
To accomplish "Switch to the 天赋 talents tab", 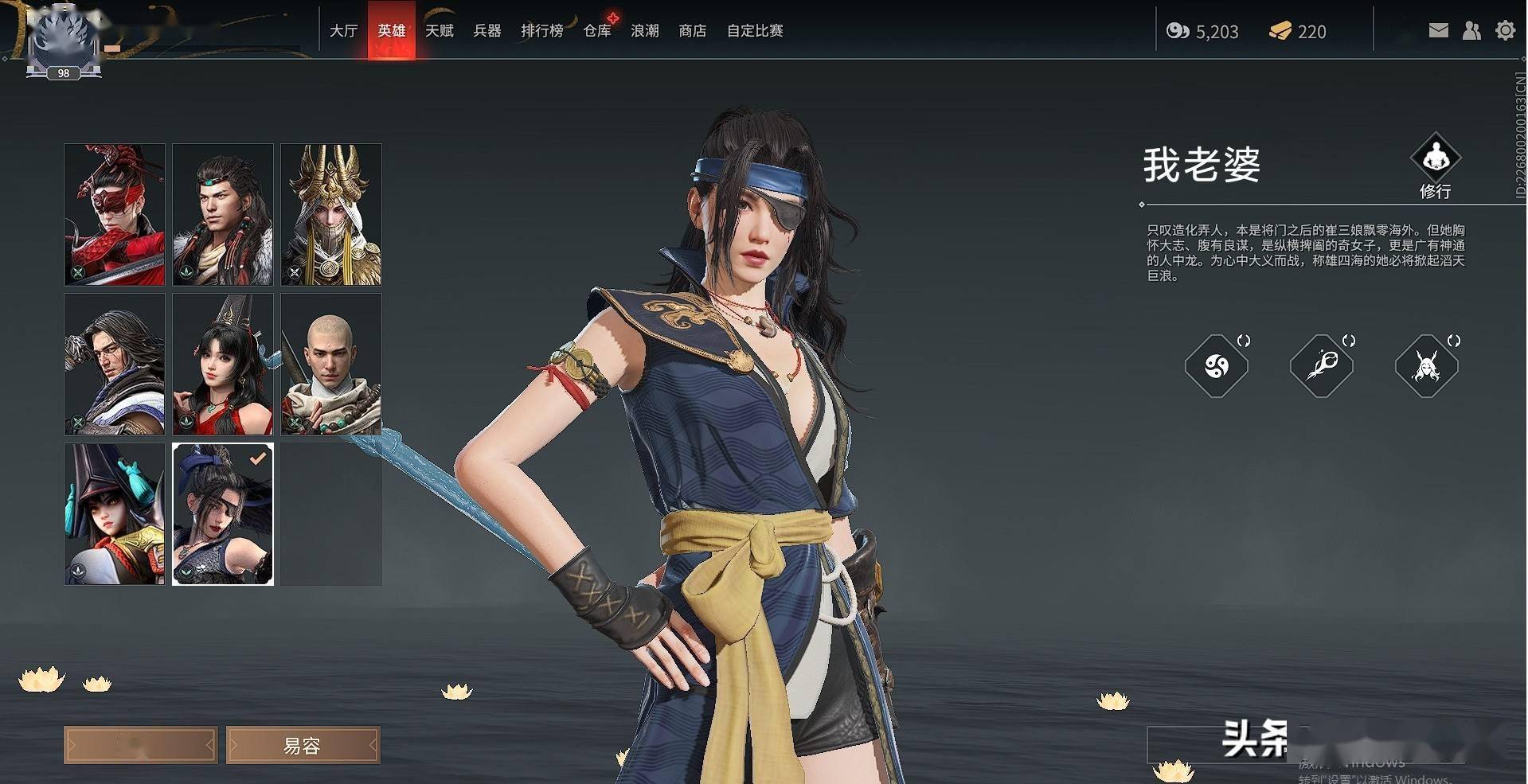I will [439, 31].
